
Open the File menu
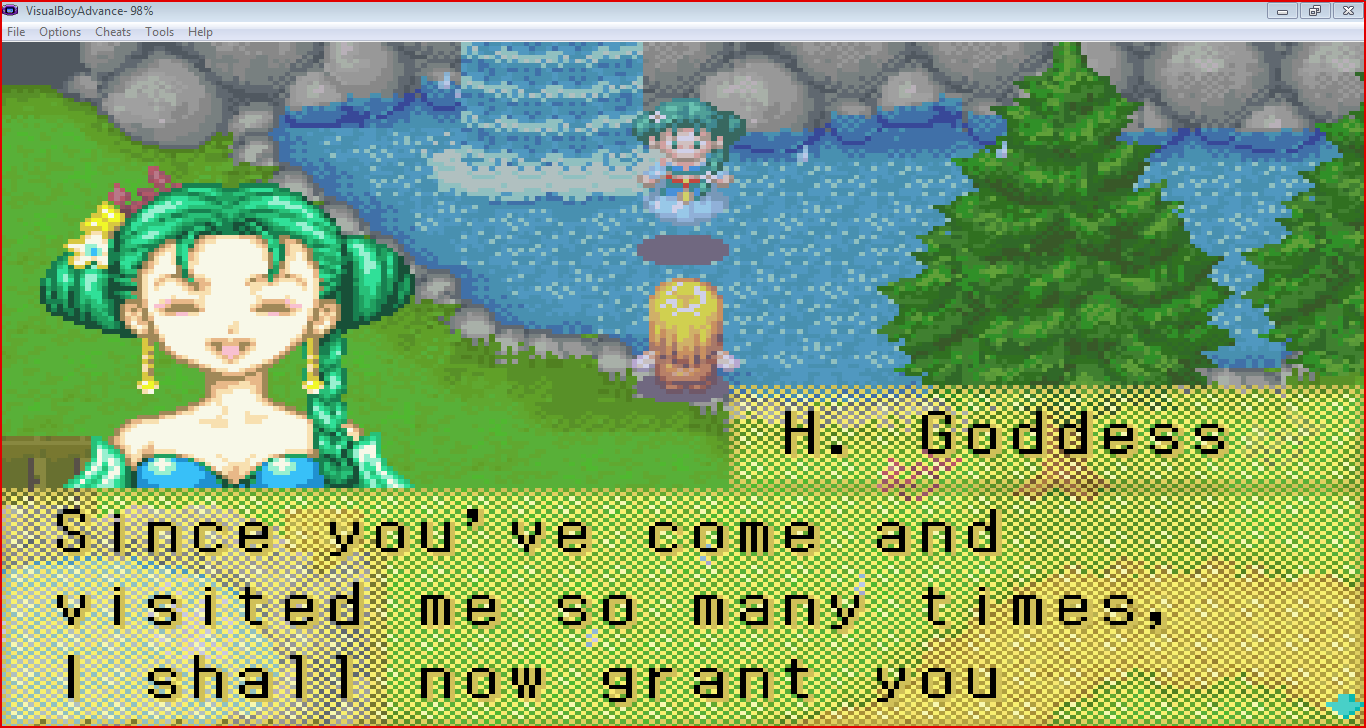pyautogui.click(x=15, y=31)
